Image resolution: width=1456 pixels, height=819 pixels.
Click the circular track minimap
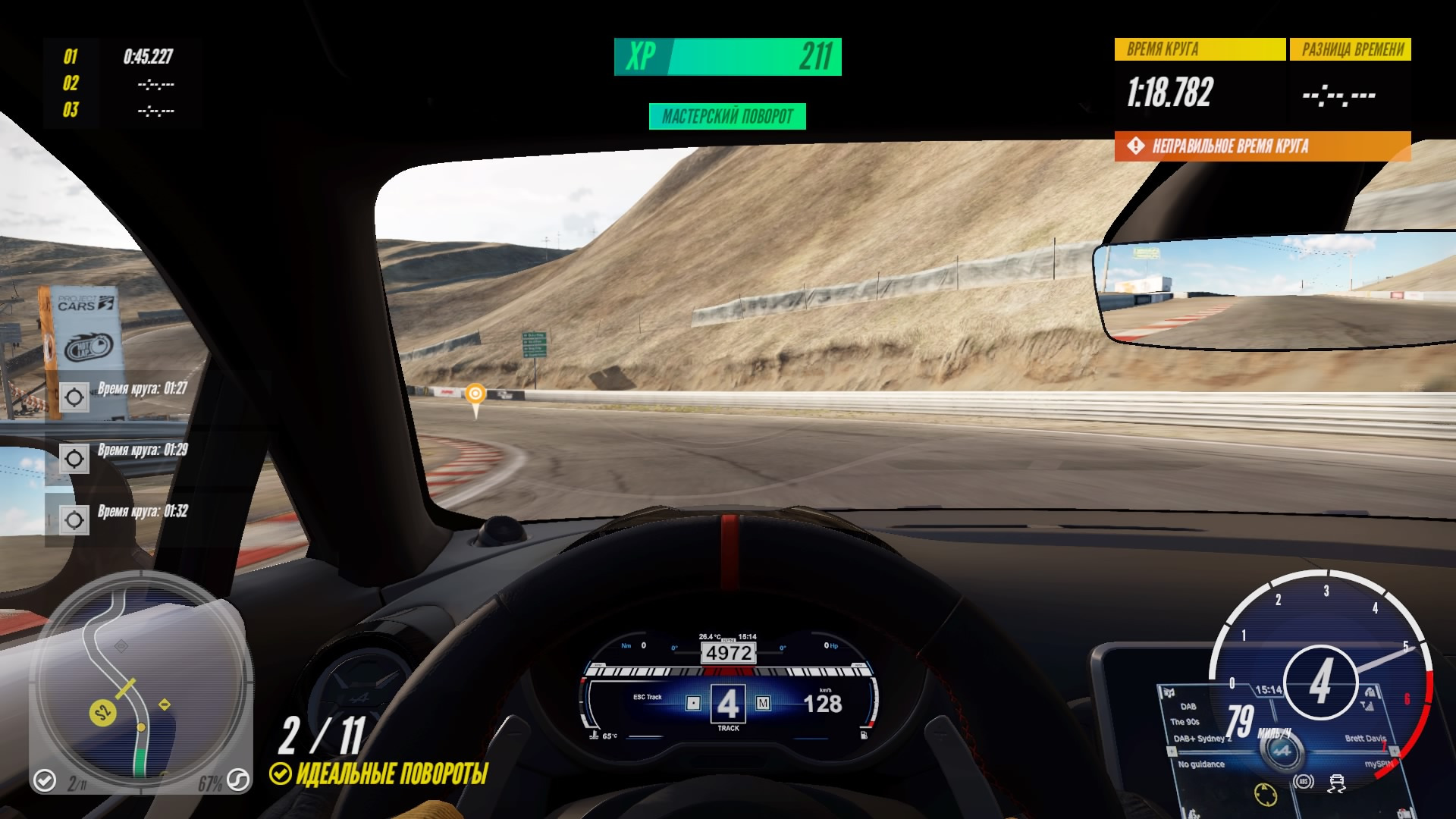141,681
